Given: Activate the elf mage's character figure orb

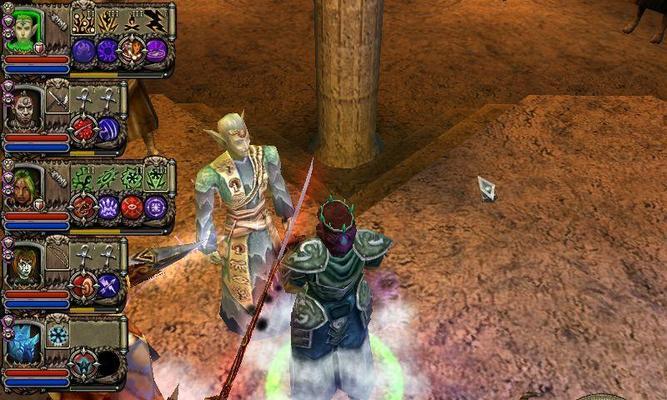Looking at the screenshot, I should tap(132, 50).
